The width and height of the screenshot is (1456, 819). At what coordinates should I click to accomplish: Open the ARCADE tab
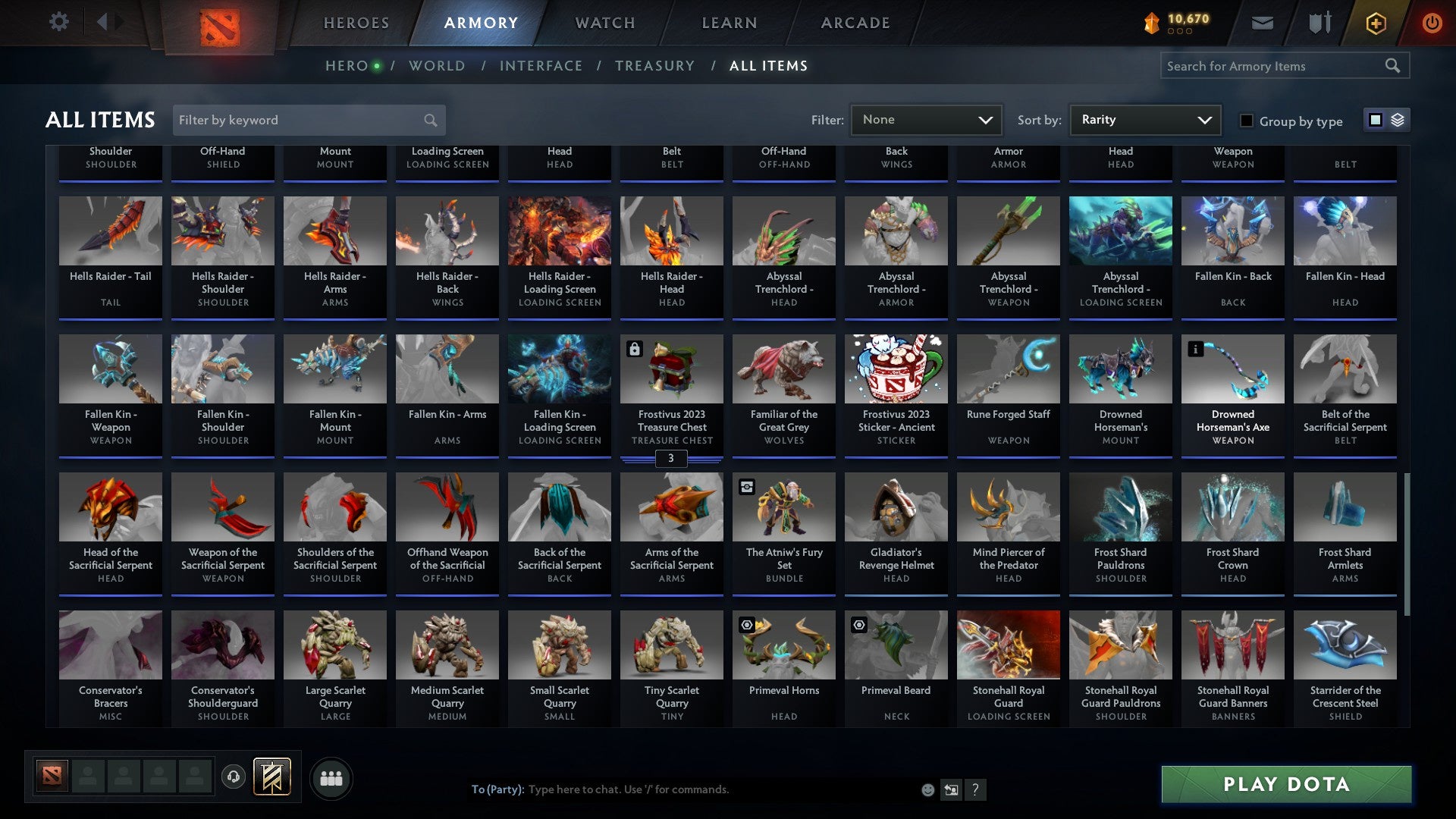pyautogui.click(x=855, y=22)
